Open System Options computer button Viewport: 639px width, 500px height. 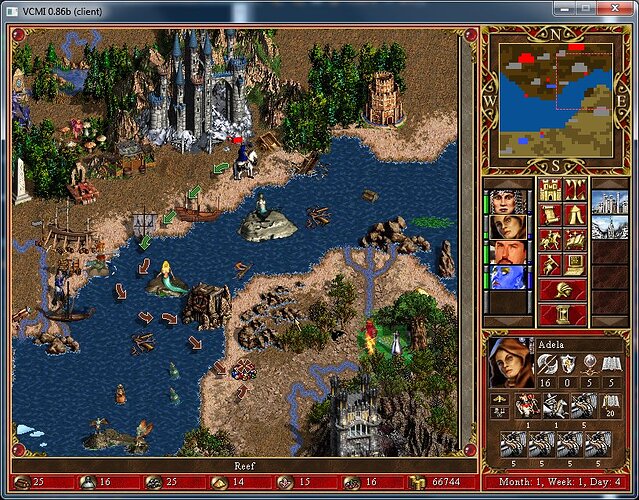click(x=574, y=264)
